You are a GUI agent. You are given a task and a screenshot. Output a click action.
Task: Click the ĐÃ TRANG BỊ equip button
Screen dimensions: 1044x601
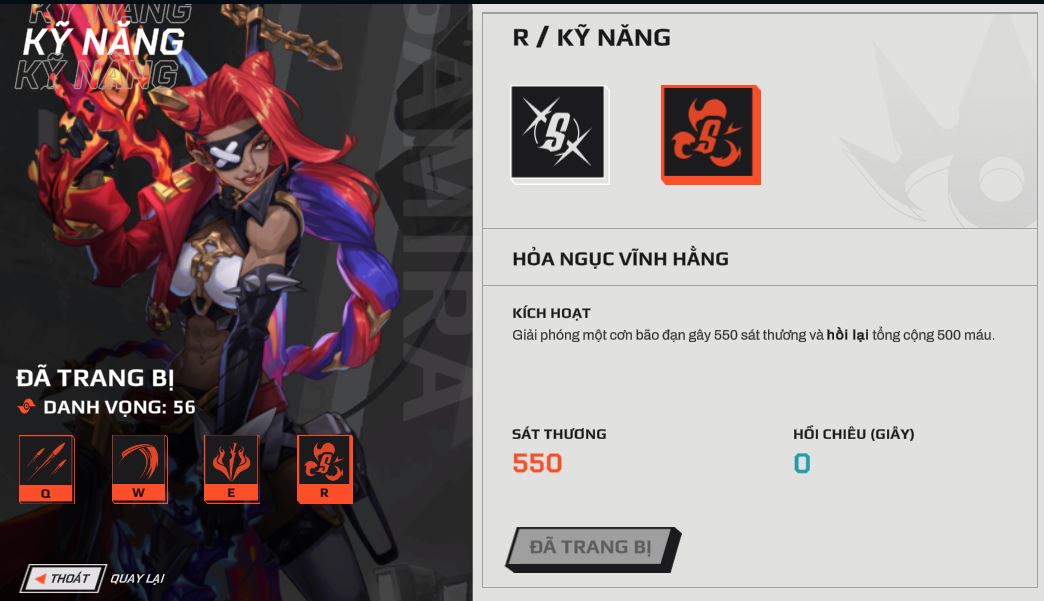click(591, 548)
